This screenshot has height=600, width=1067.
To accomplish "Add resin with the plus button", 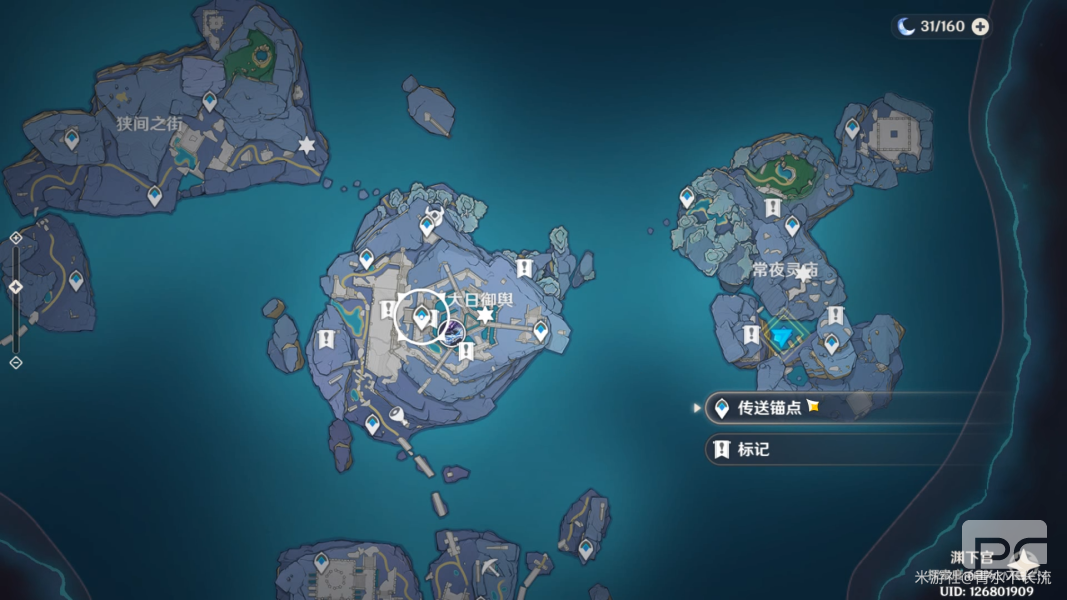I will click(980, 27).
